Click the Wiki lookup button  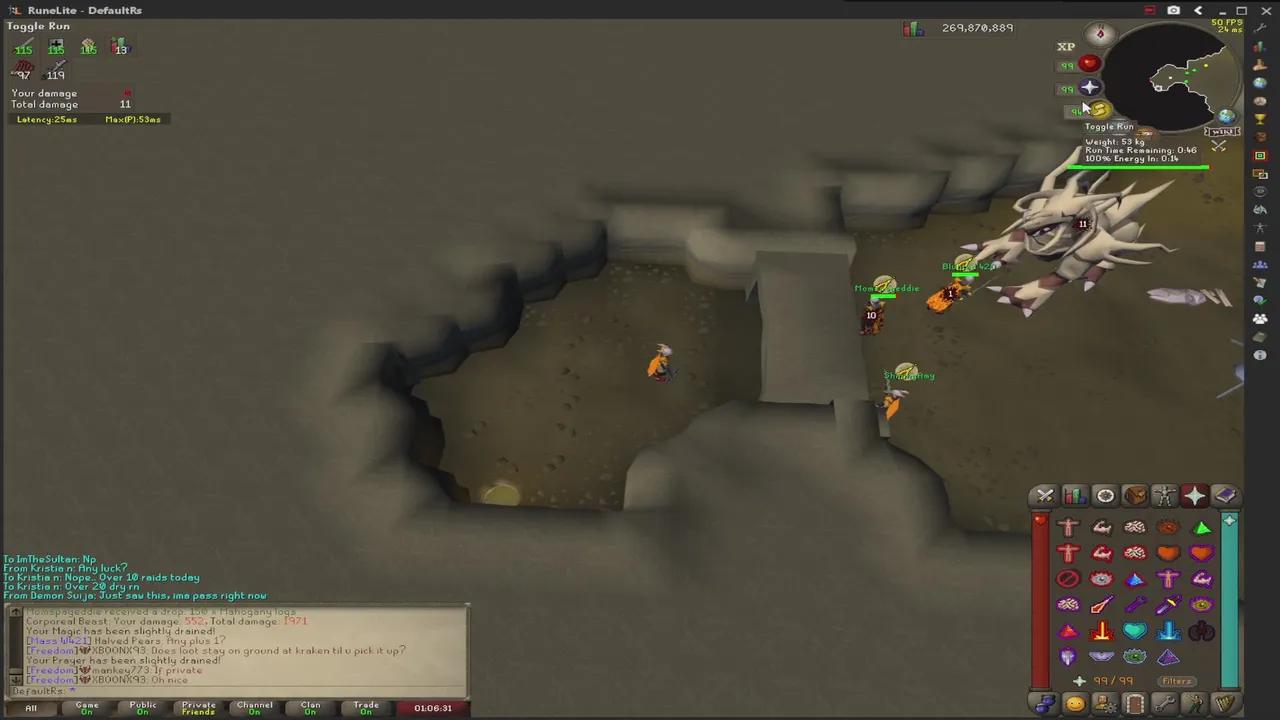[1223, 131]
